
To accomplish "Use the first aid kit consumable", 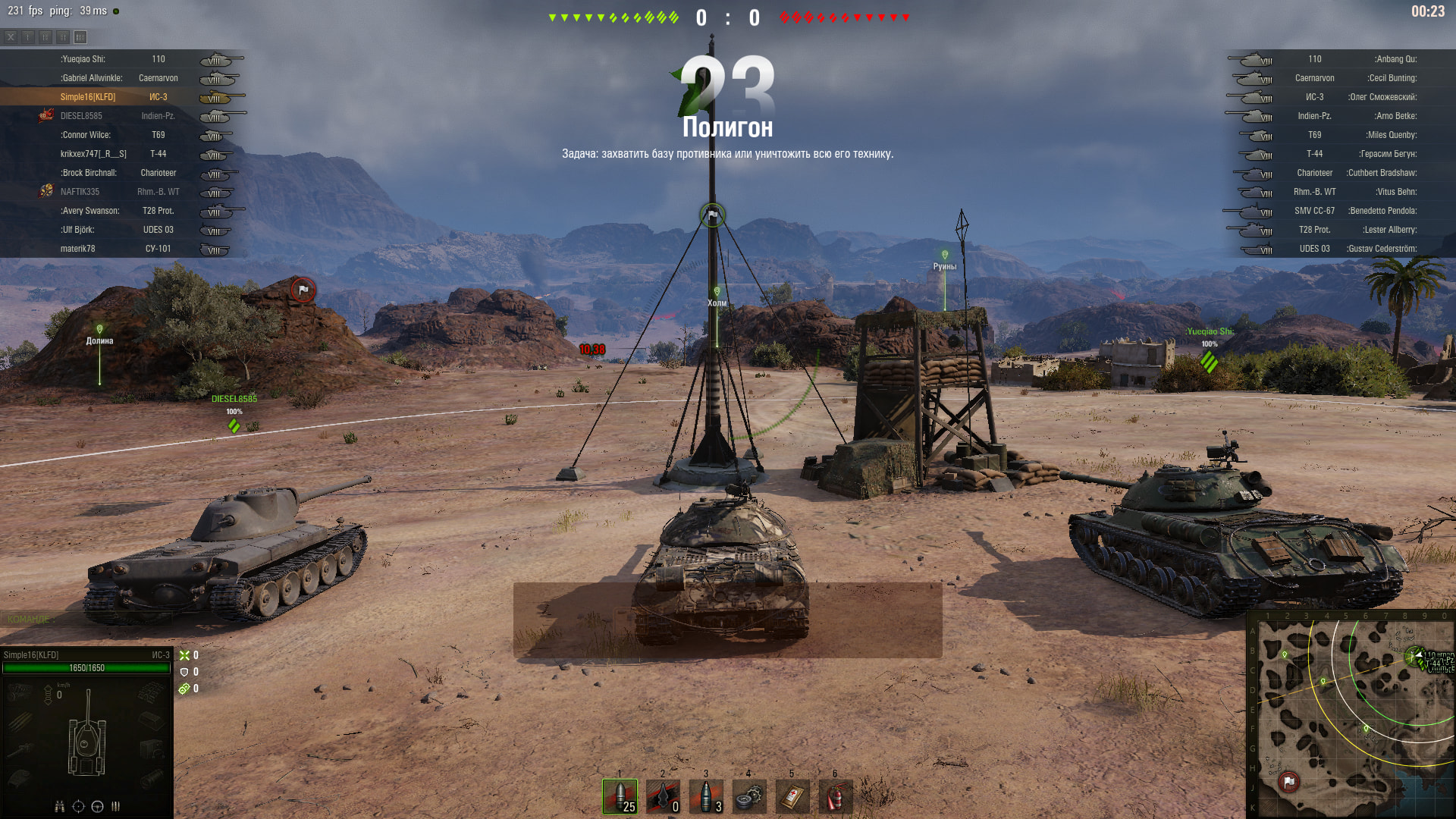I will [792, 796].
